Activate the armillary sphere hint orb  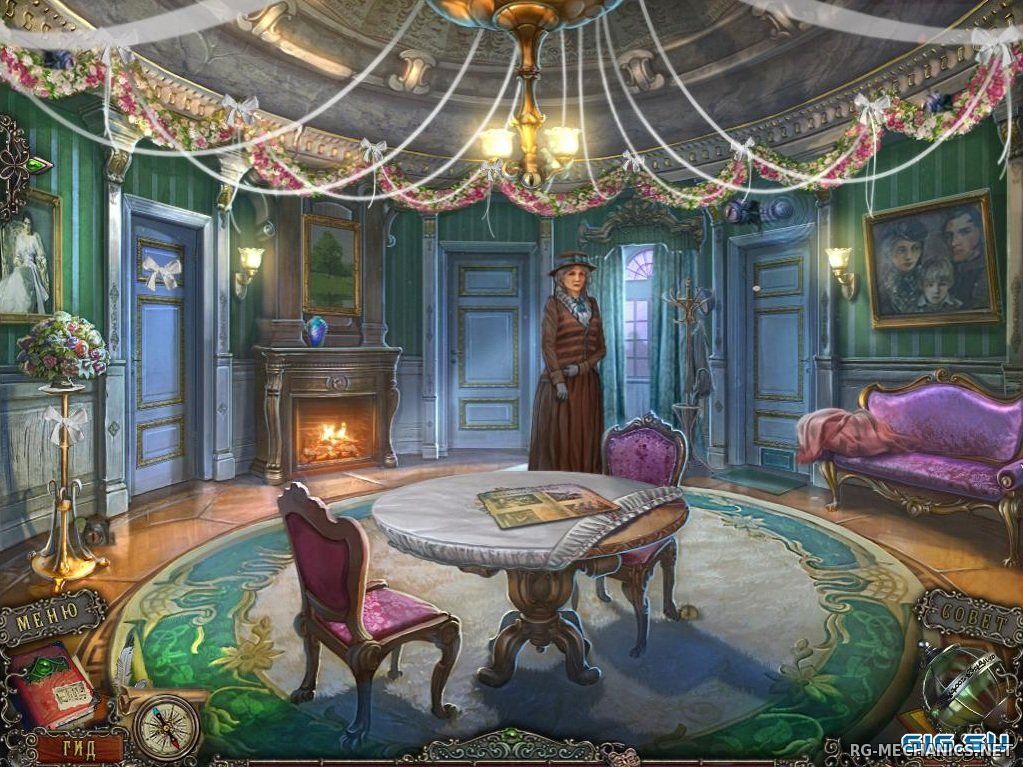962,687
